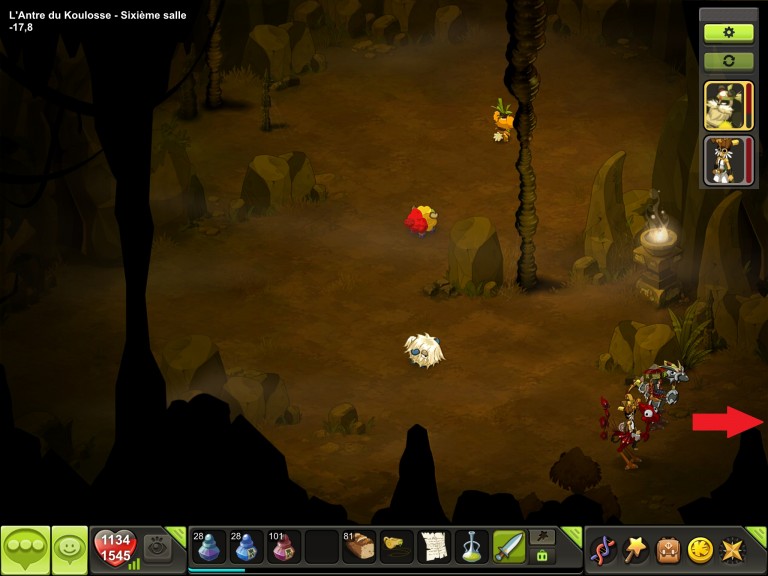Open the green gear party settings
Screen dimensions: 768x576
tap(728, 32)
